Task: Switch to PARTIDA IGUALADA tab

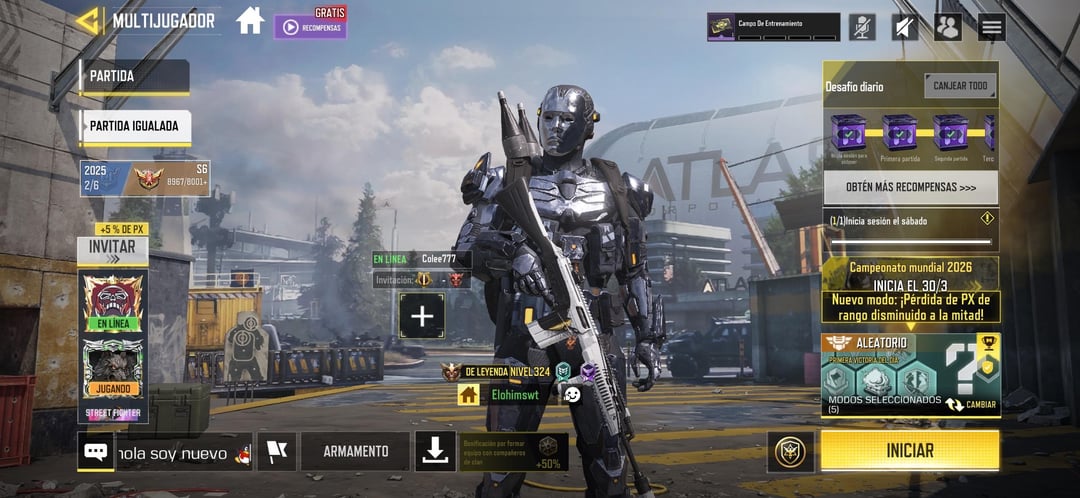Action: click(135, 126)
